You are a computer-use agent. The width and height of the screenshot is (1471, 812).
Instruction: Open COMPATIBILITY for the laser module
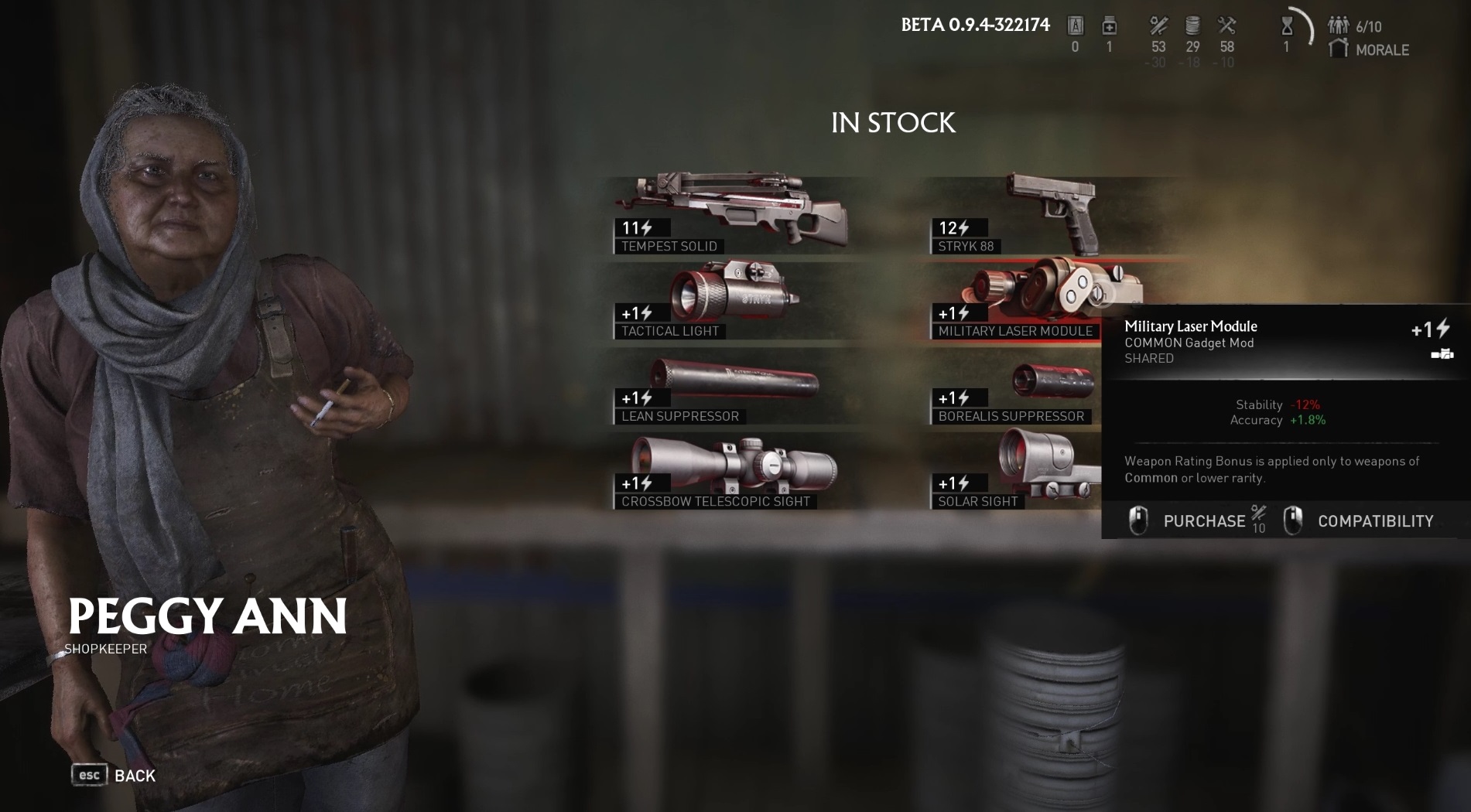coord(1375,520)
